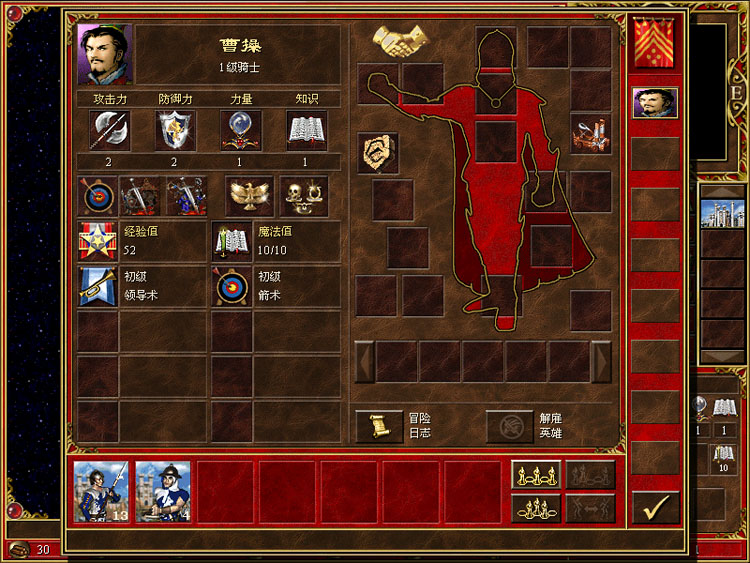This screenshot has height=563, width=750.
Task: Show the defense (防御力) shield icon details
Action: pos(175,130)
